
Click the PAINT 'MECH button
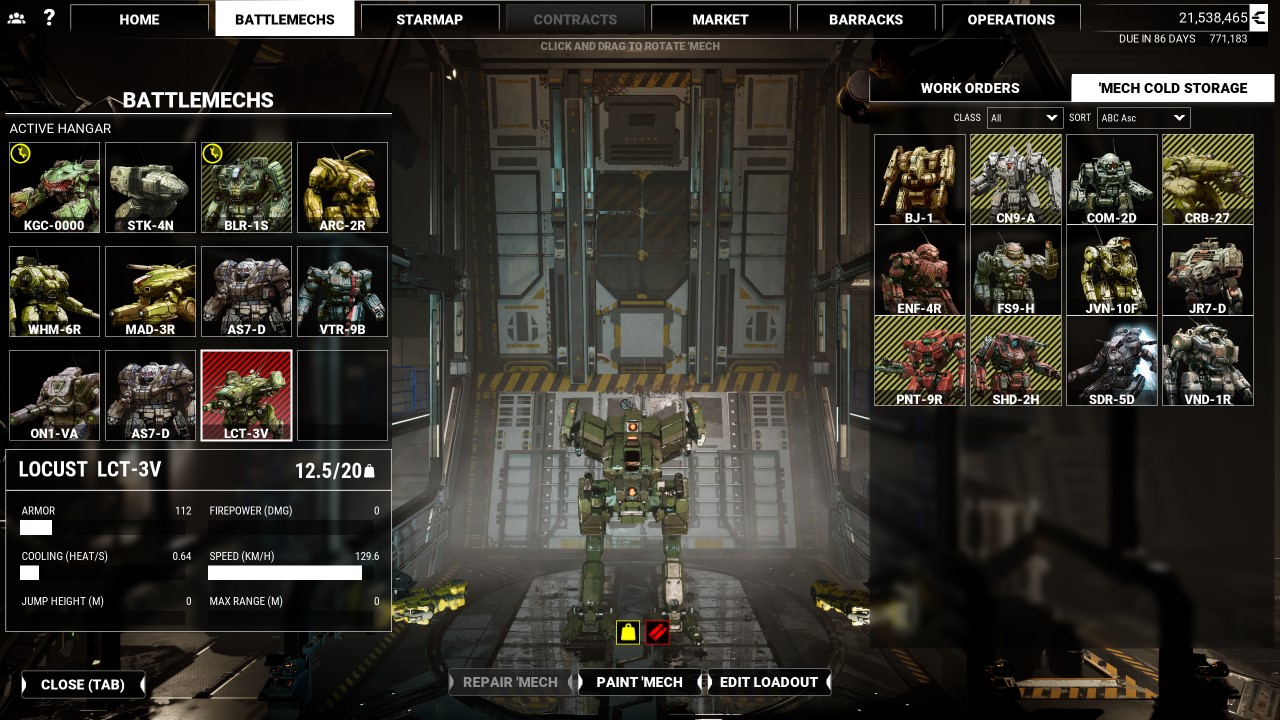(639, 682)
